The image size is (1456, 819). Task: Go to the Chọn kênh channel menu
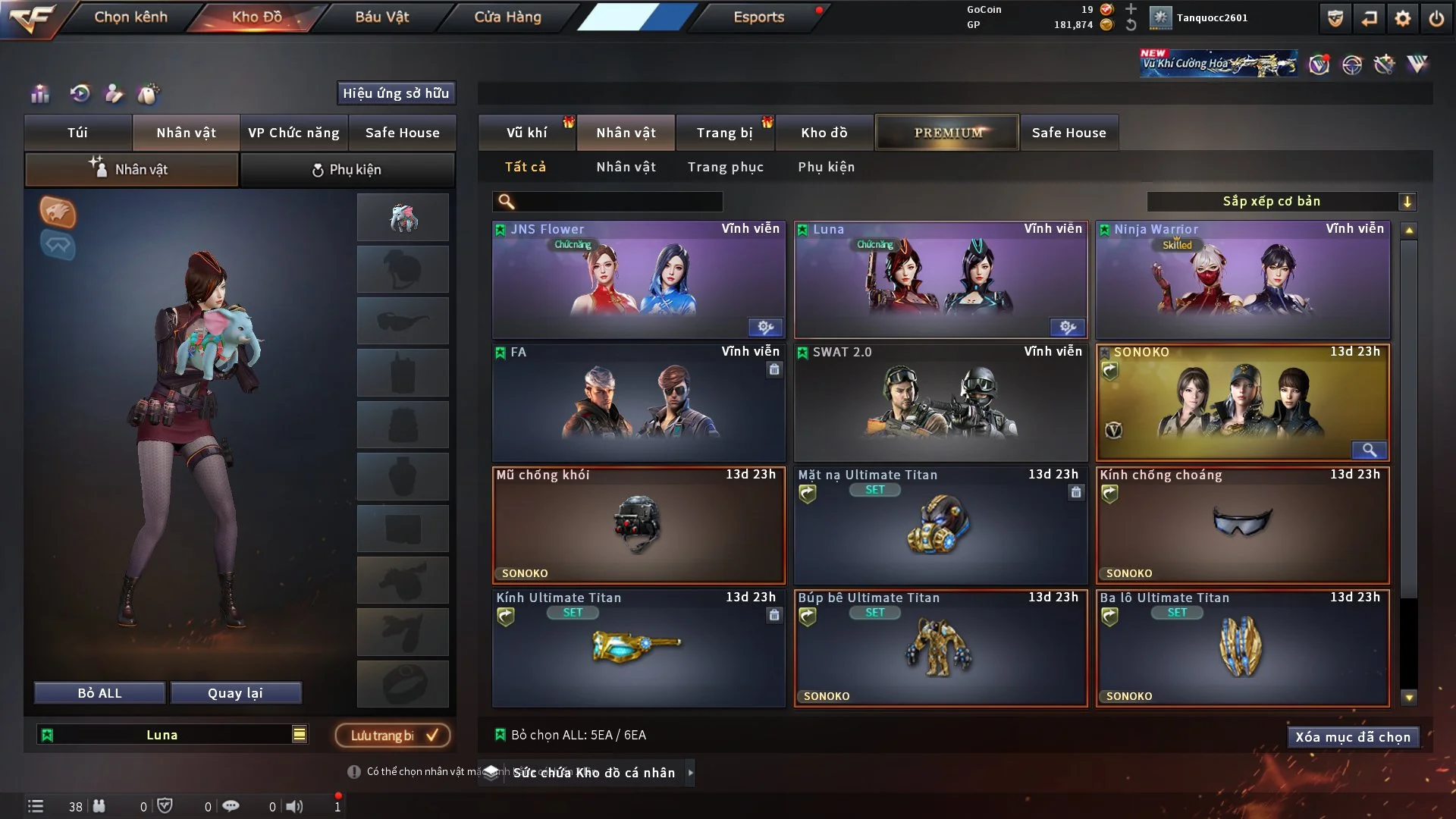pyautogui.click(x=130, y=17)
